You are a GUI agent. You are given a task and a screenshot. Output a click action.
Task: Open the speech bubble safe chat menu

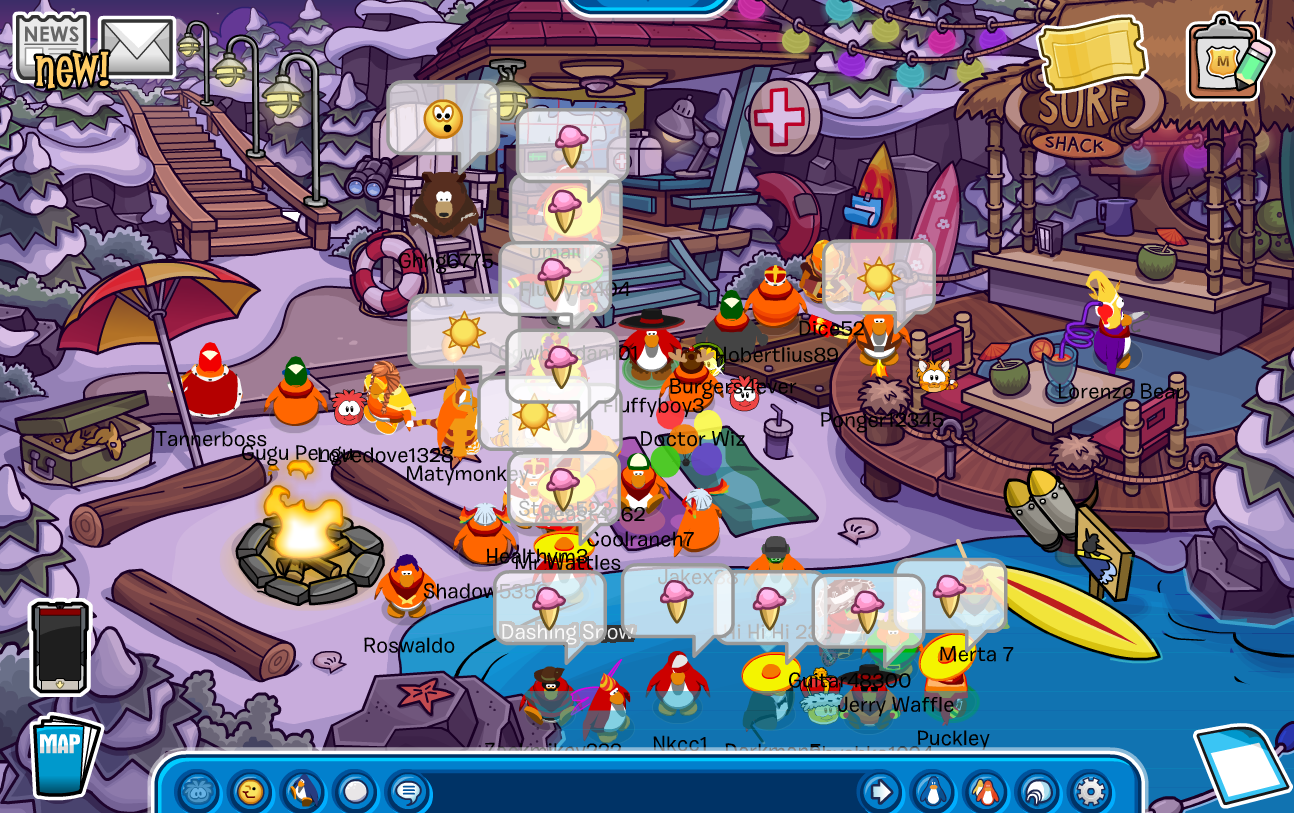pyautogui.click(x=407, y=793)
